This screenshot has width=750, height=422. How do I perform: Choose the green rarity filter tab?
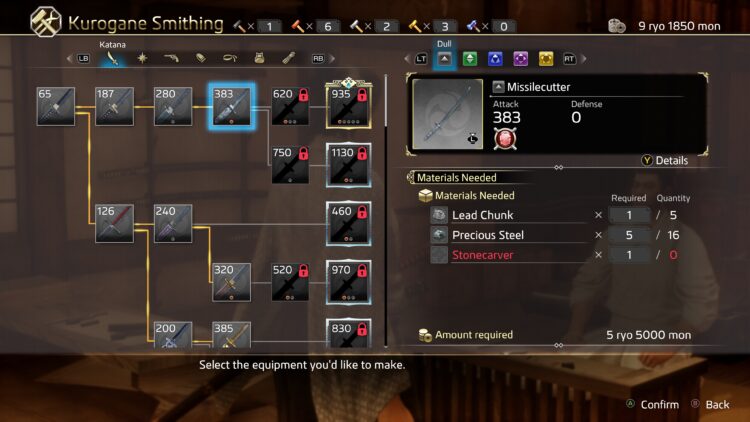[470, 59]
